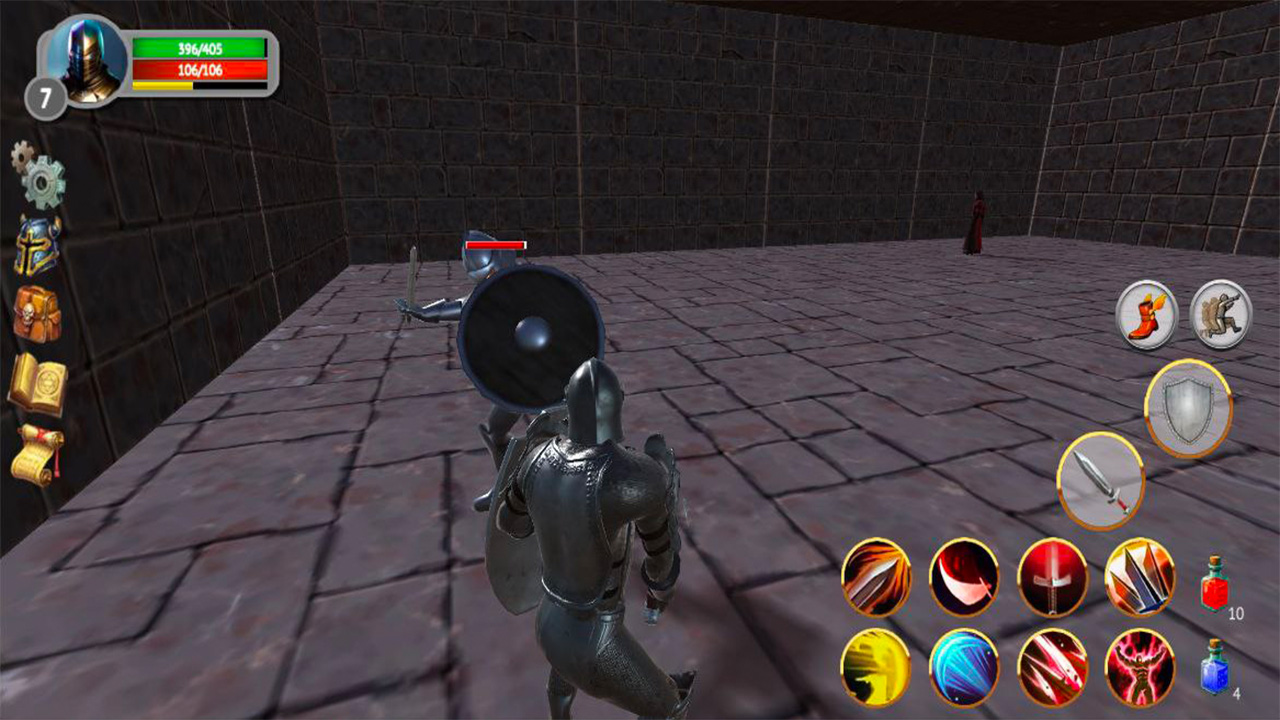1280x720 pixels.
Task: Unleash the dagger flurry skill
Action: pos(1053,665)
